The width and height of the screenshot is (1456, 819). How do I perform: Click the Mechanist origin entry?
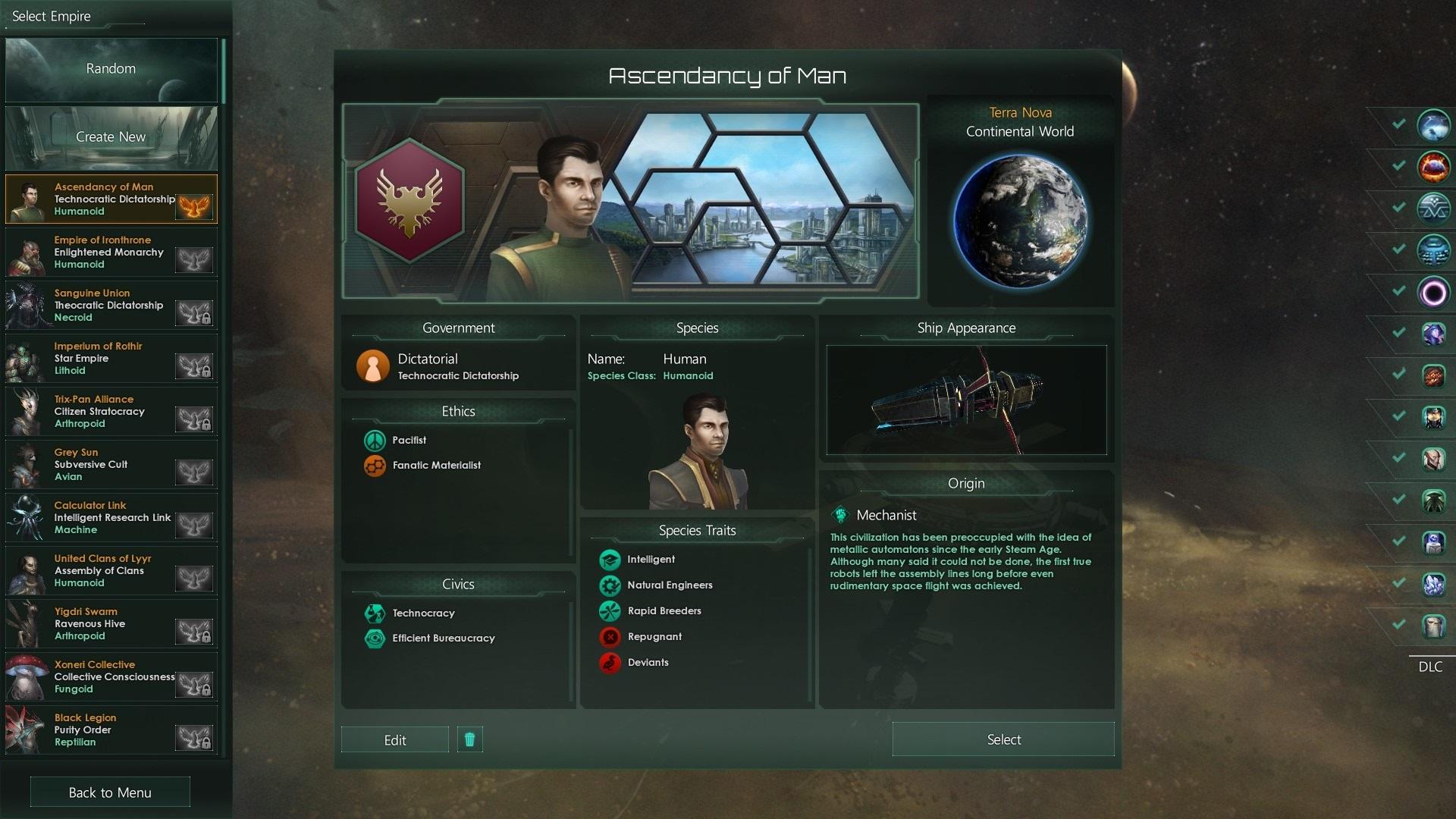click(x=886, y=516)
